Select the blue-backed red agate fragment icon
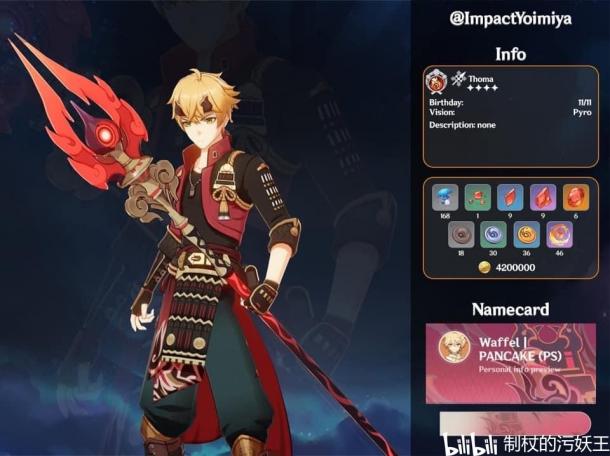 pos(511,197)
